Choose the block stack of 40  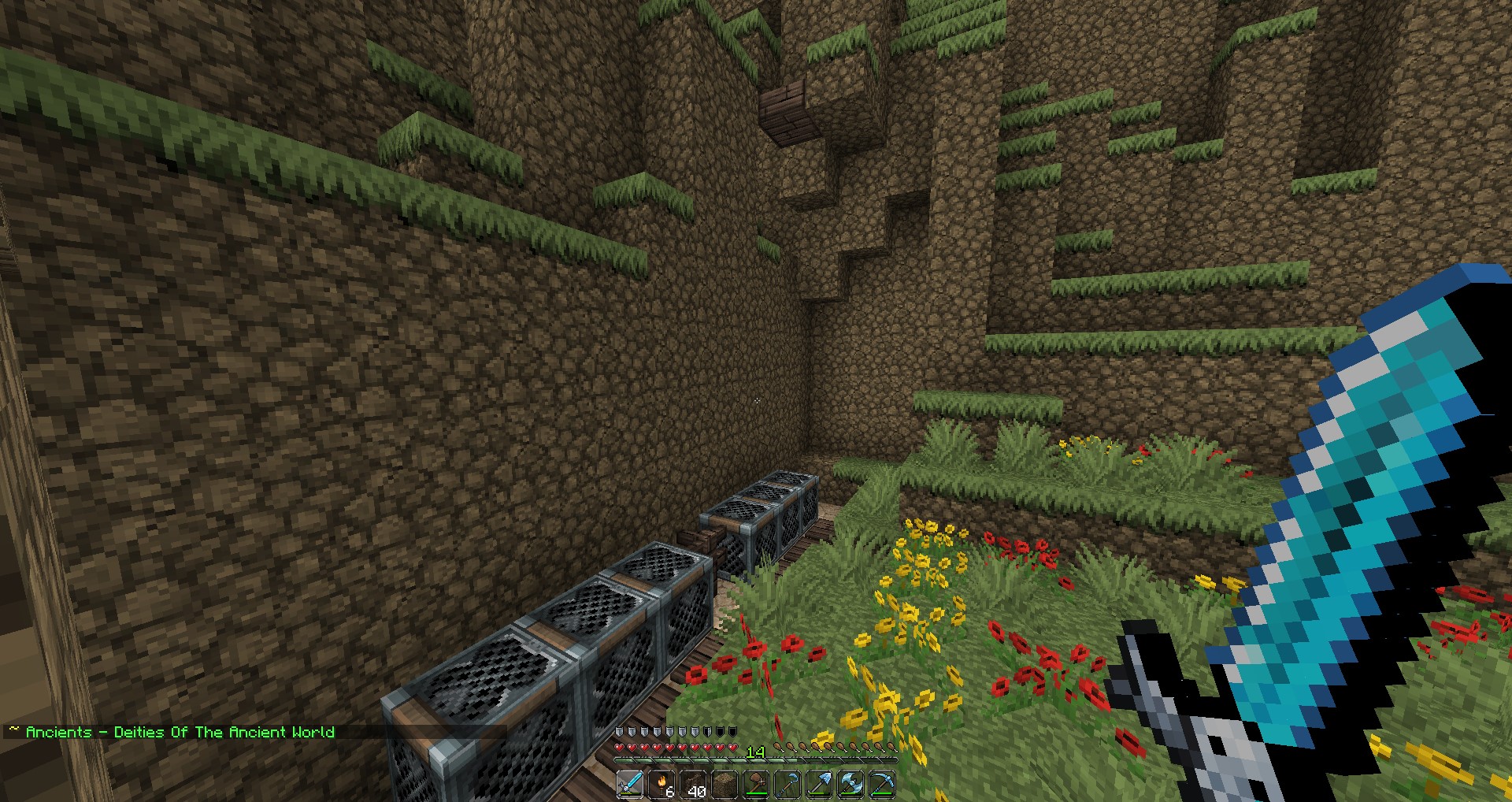pos(693,785)
